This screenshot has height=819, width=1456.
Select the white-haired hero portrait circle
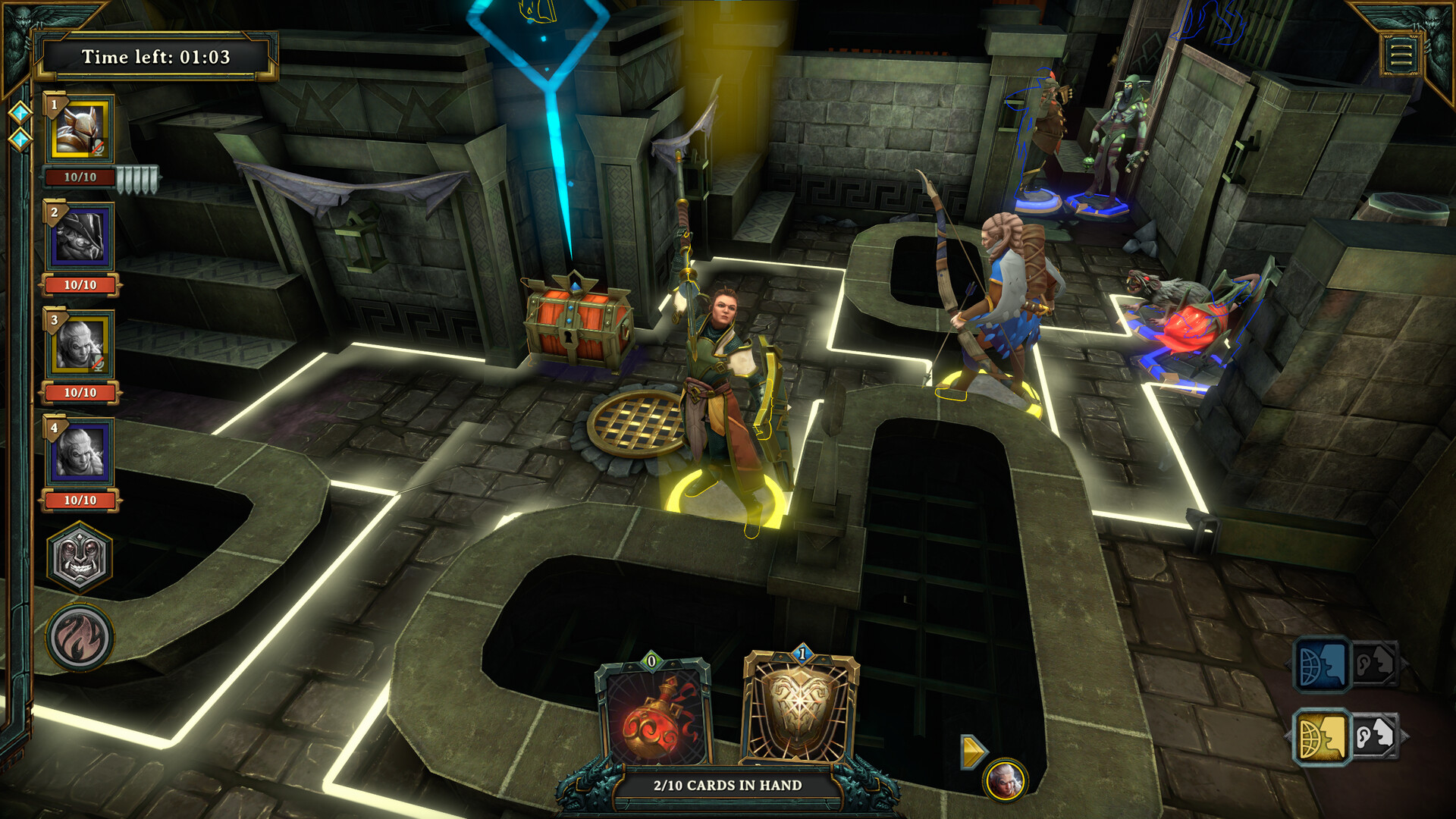coord(1006,780)
